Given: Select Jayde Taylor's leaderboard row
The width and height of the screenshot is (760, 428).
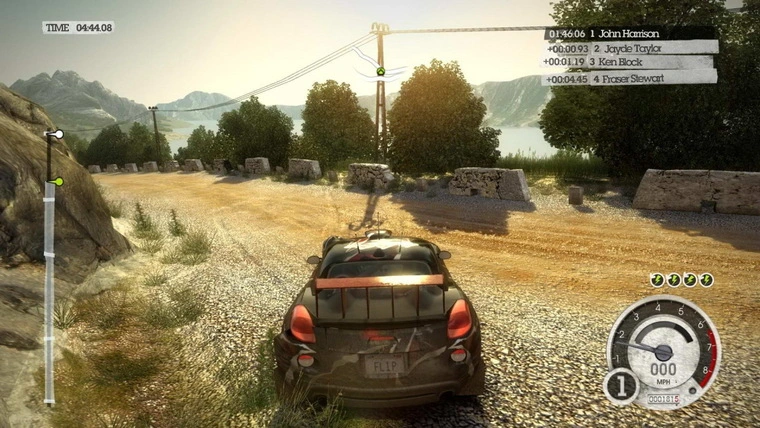Looking at the screenshot, I should point(631,47).
